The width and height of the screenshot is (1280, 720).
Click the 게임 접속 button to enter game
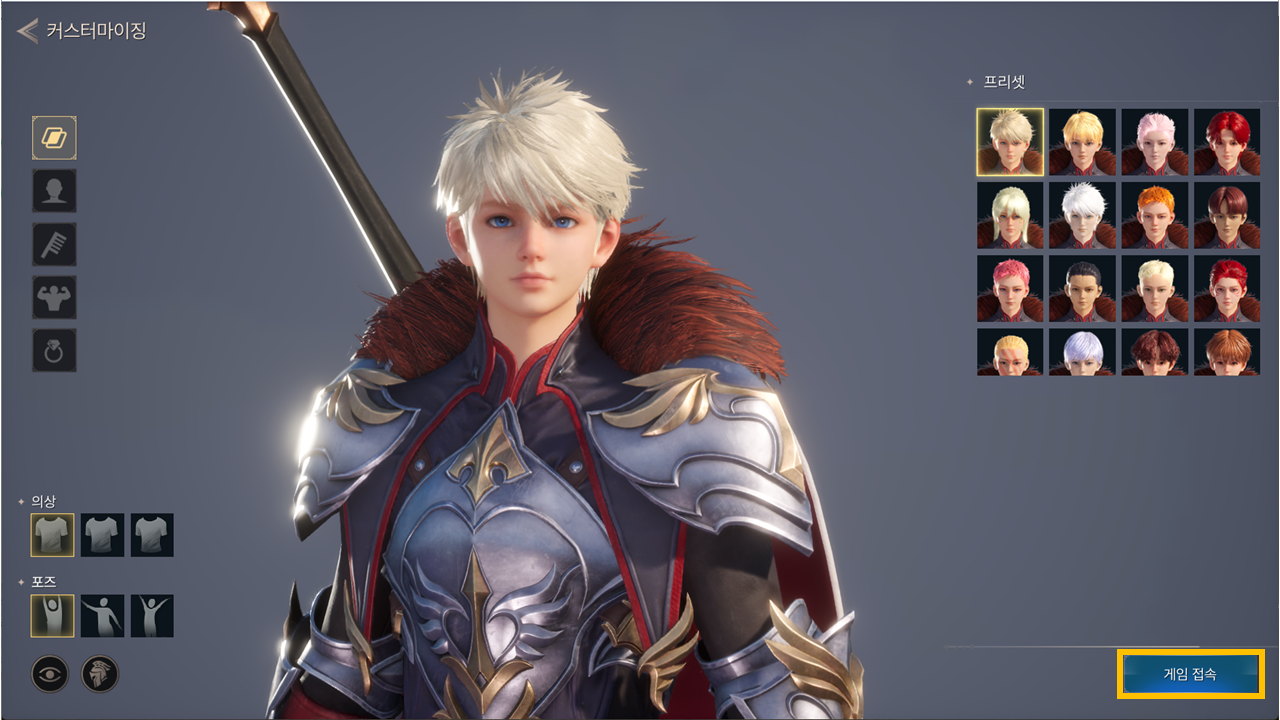[1190, 674]
